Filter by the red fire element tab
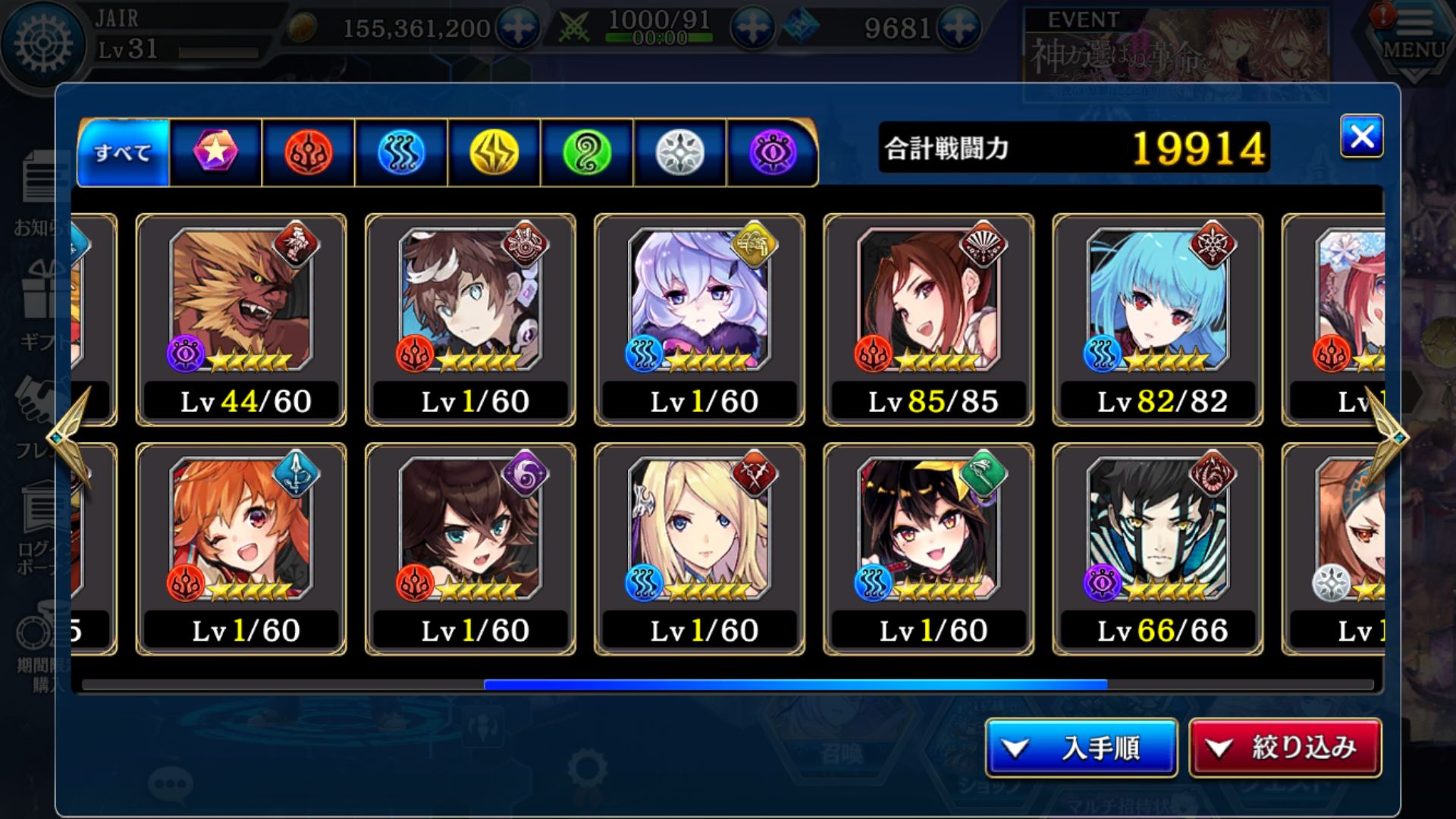The width and height of the screenshot is (1456, 819). [309, 152]
